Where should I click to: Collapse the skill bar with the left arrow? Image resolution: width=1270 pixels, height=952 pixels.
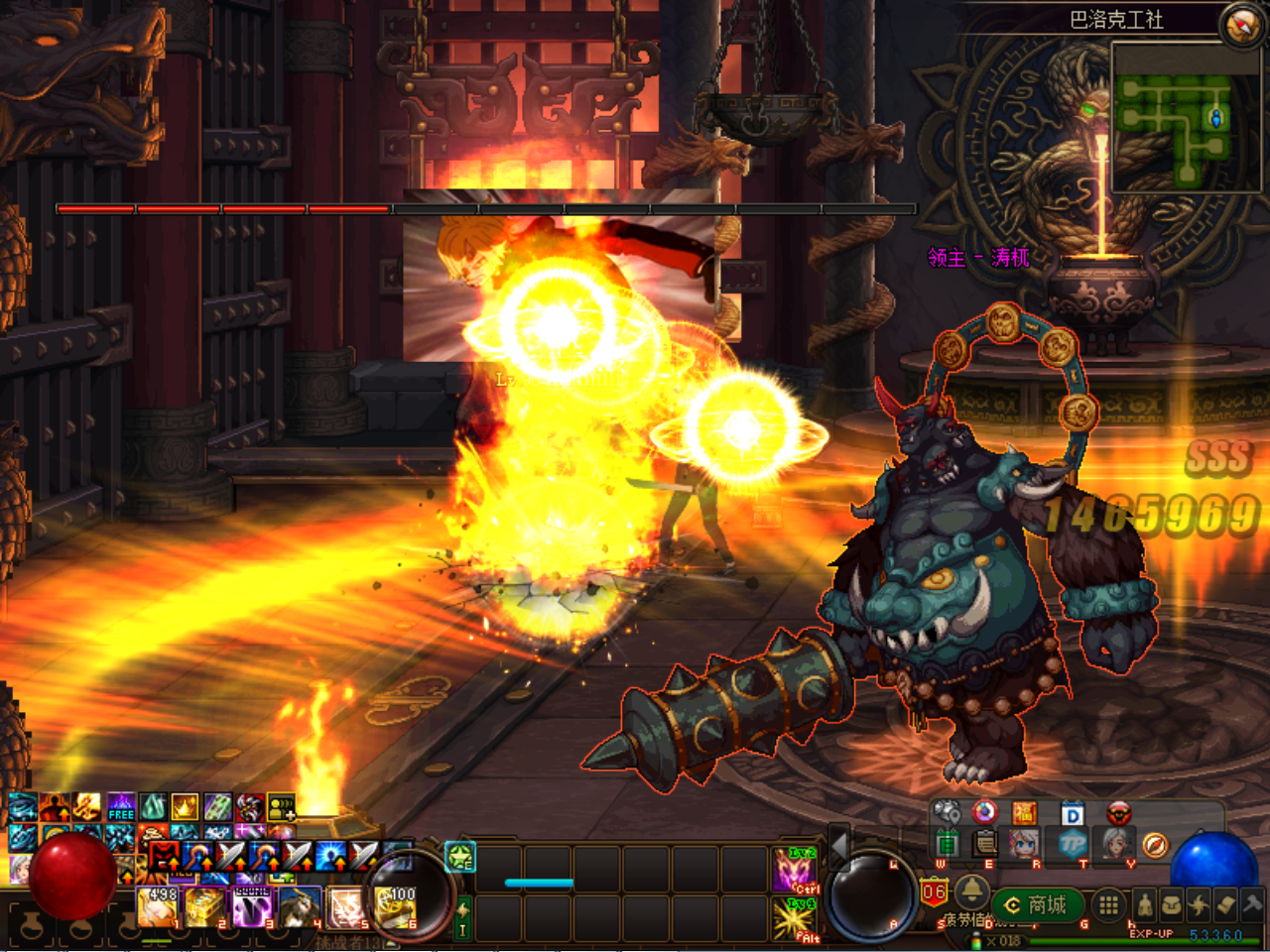[839, 846]
